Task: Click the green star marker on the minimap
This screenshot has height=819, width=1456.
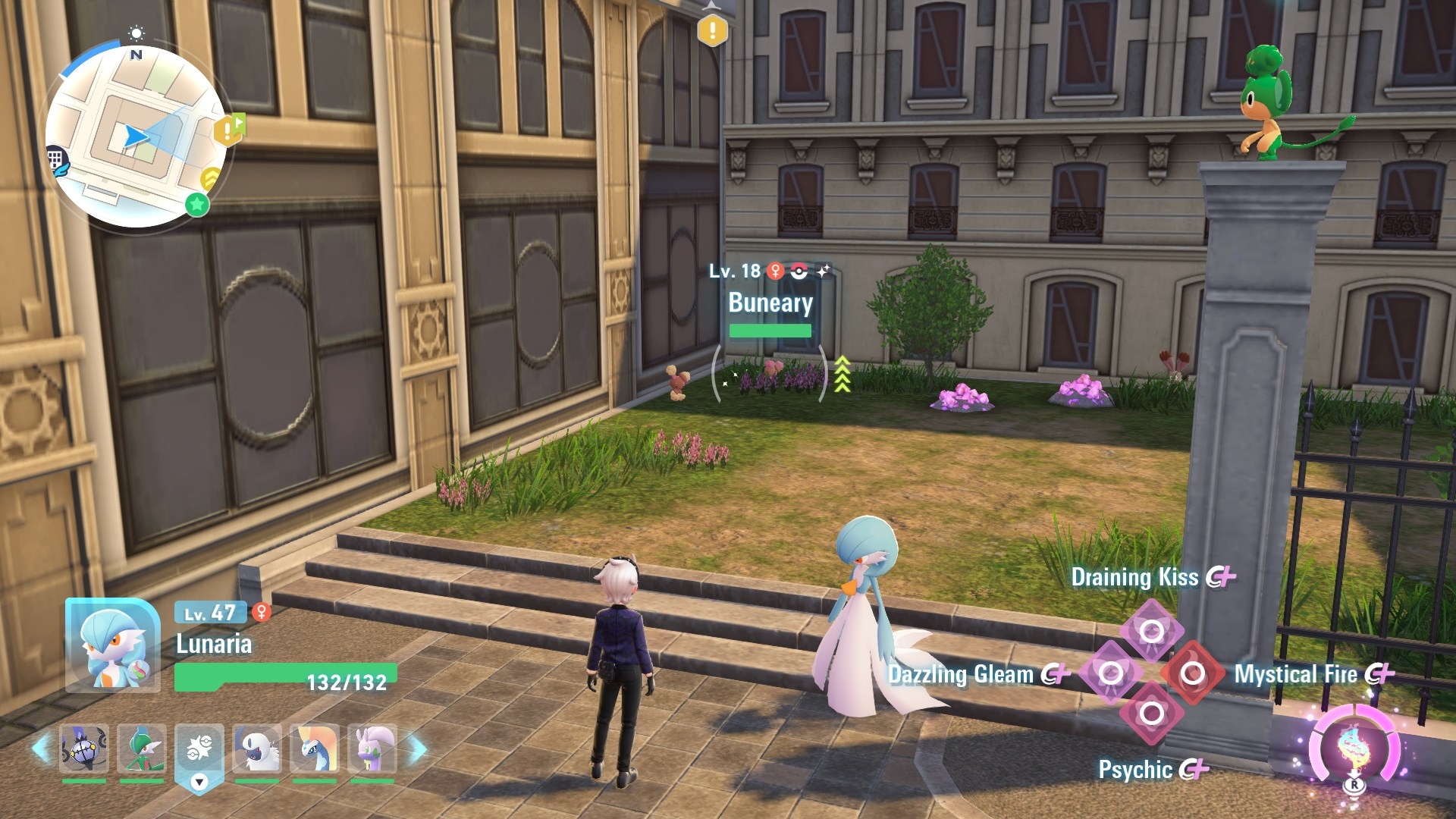Action: 197,203
